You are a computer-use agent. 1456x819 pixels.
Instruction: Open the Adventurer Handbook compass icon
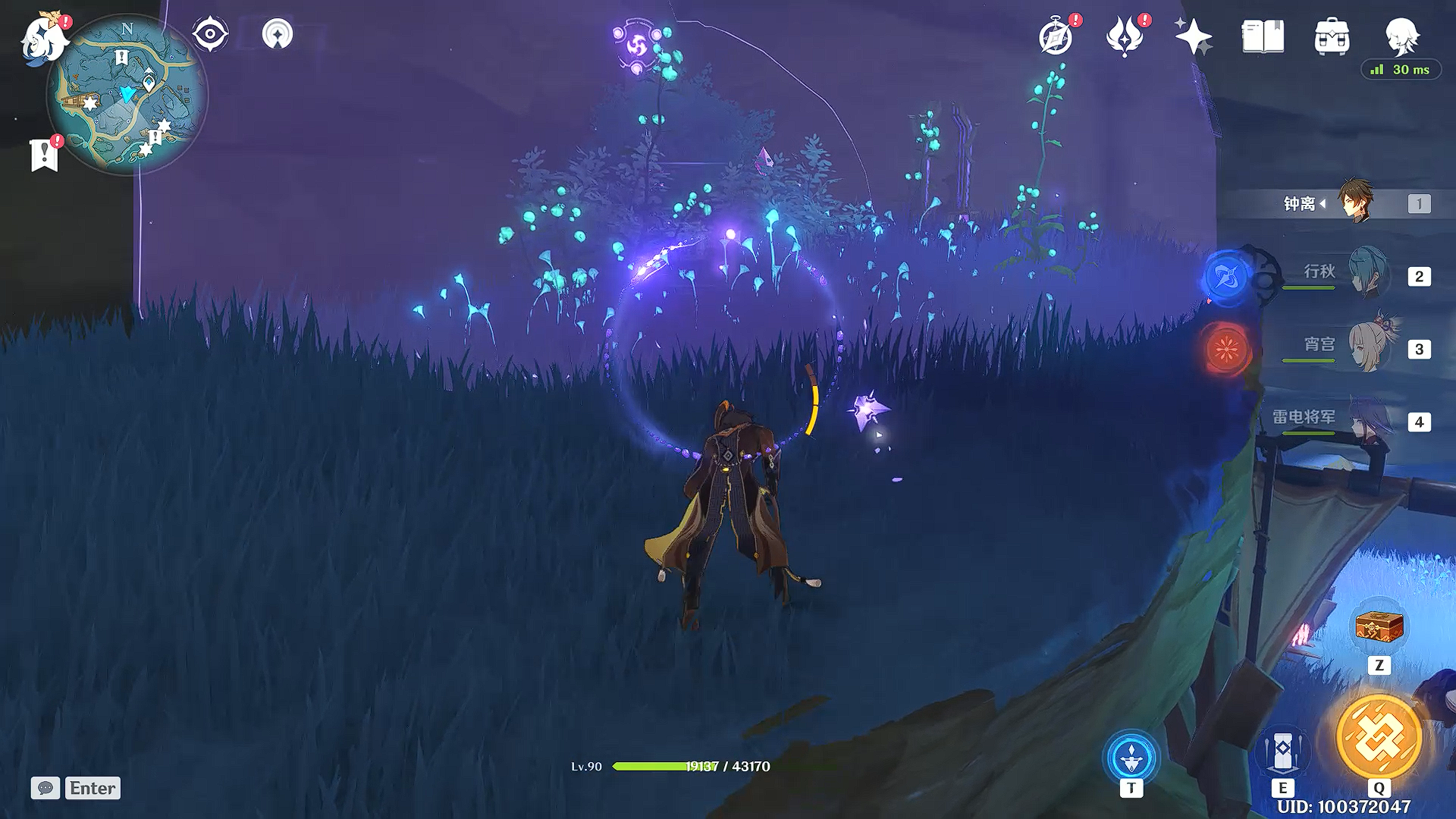pyautogui.click(x=1056, y=37)
